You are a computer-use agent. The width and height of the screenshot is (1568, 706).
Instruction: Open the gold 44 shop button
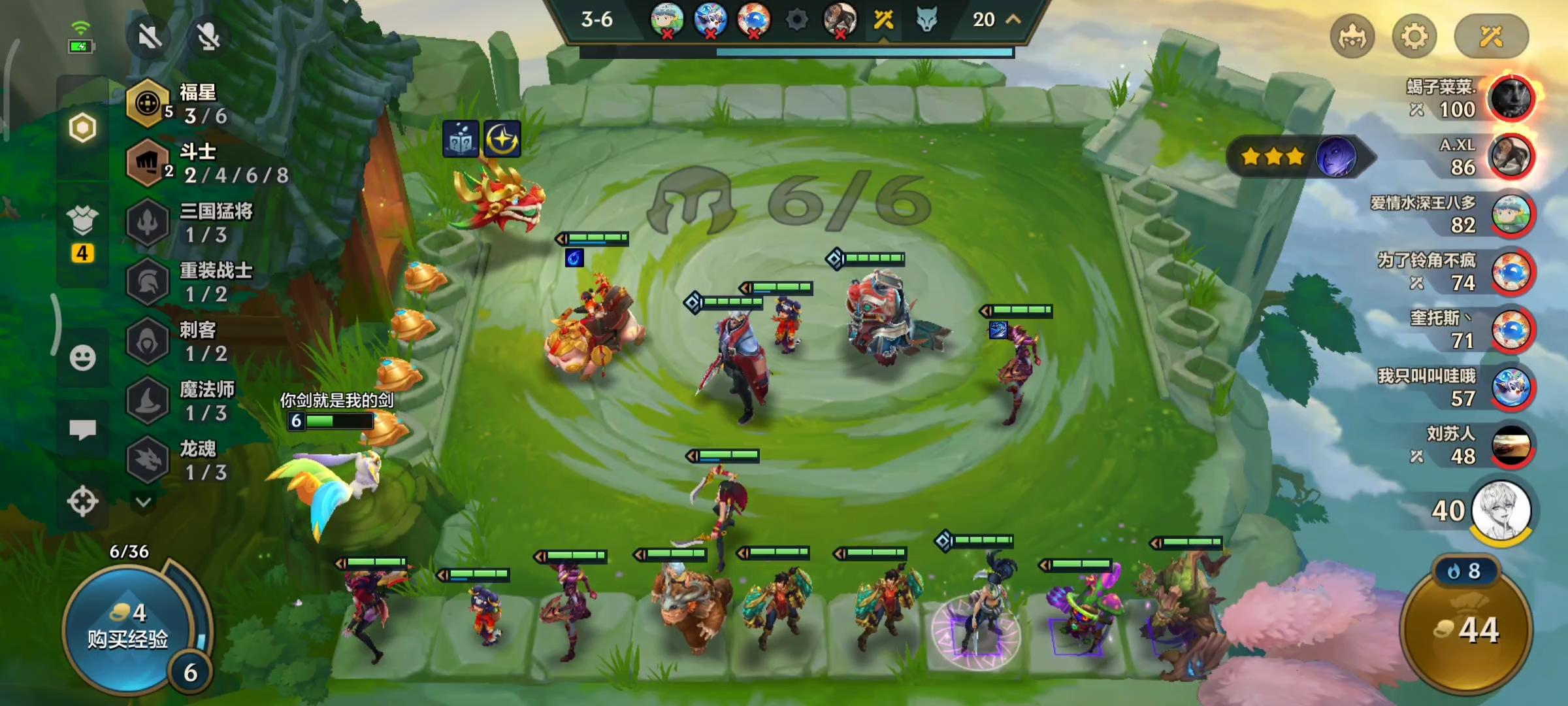pos(1466,630)
